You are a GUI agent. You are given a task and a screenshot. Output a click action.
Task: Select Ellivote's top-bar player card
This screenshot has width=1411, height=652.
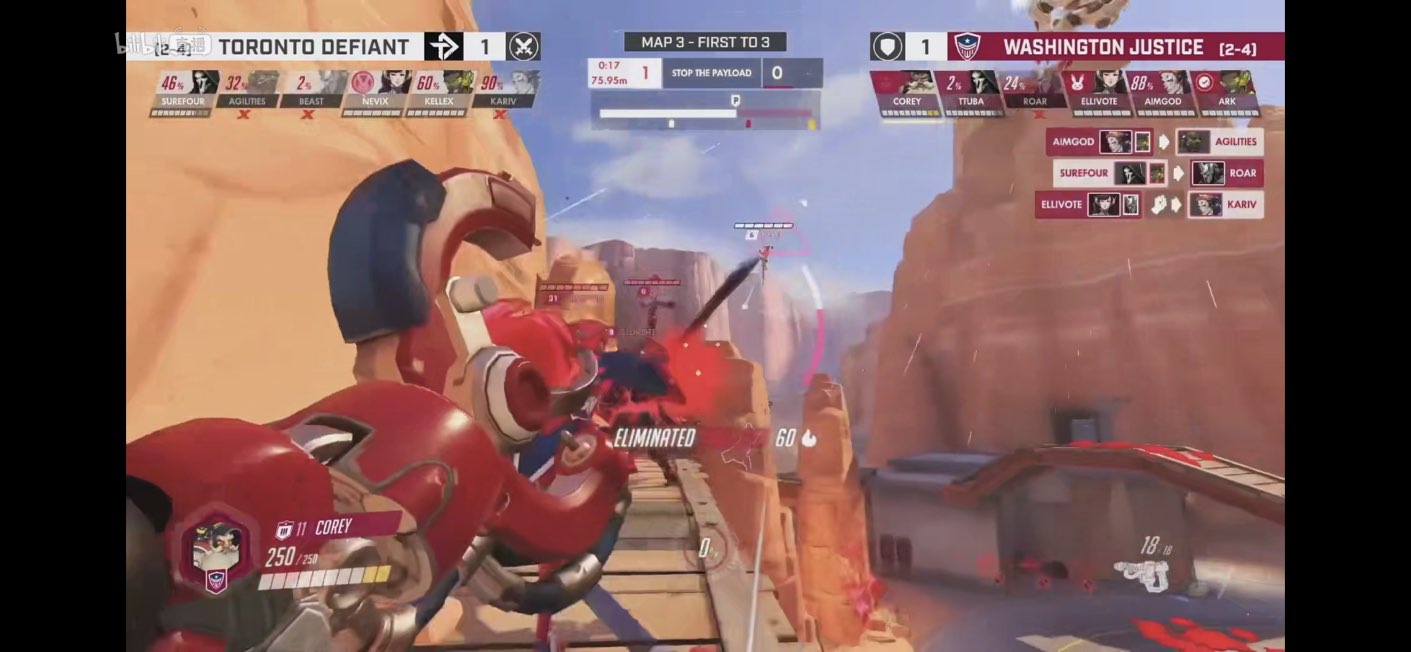coord(1098,91)
